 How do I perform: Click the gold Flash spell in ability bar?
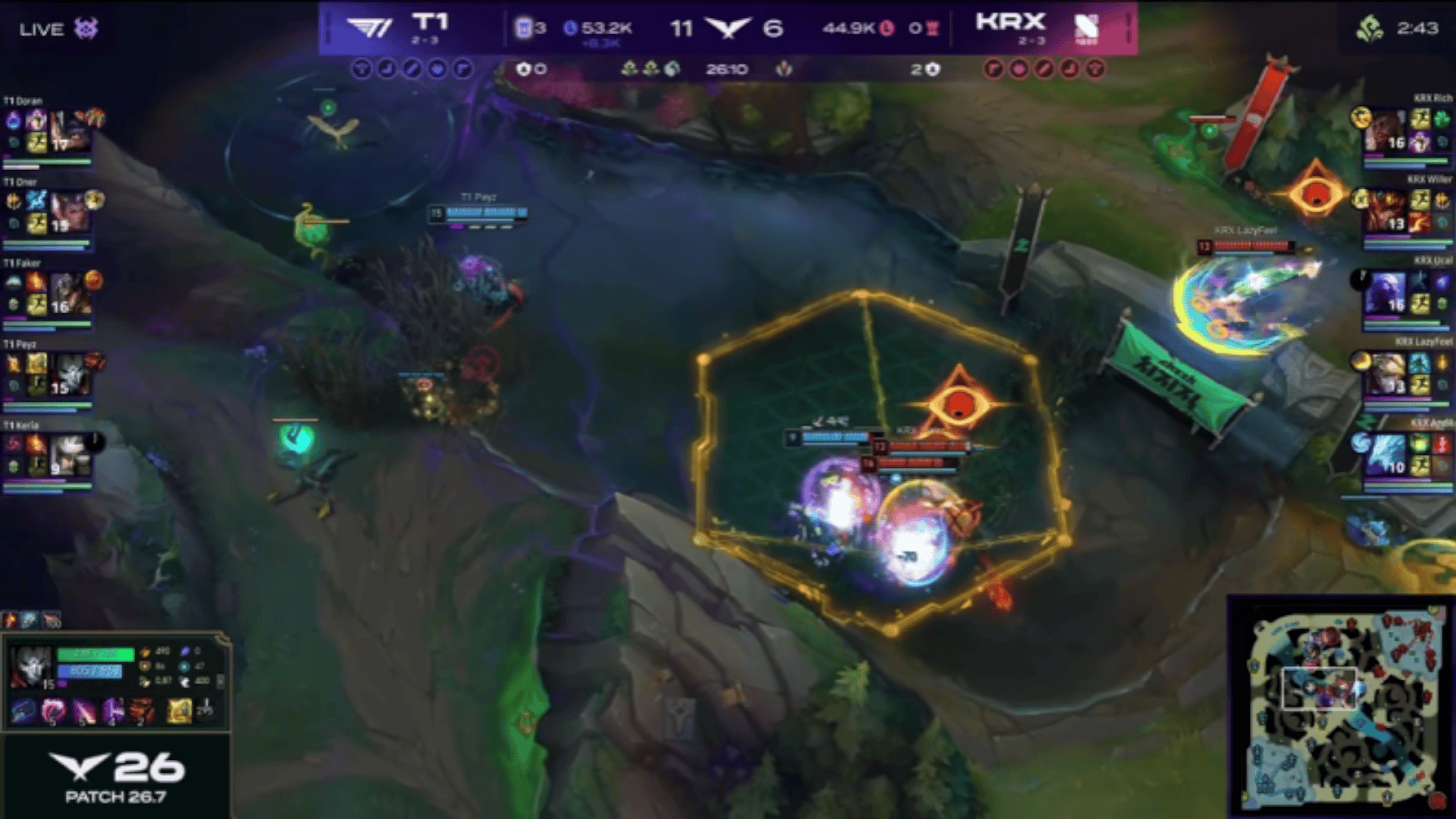179,711
